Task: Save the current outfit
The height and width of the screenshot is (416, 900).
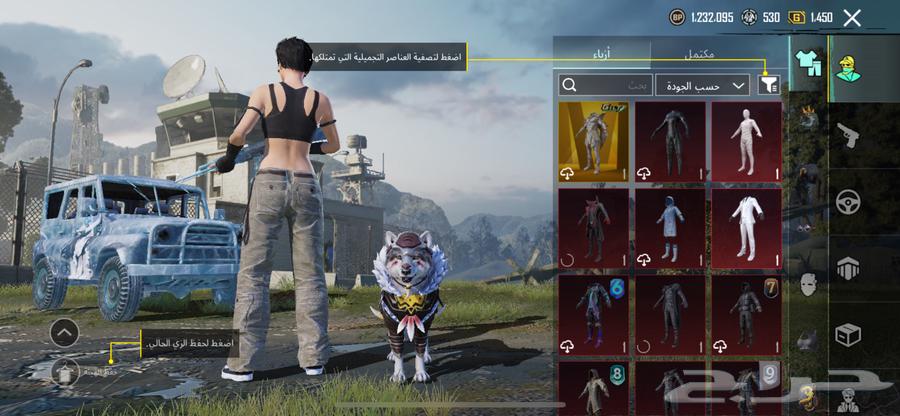Action: (65, 372)
